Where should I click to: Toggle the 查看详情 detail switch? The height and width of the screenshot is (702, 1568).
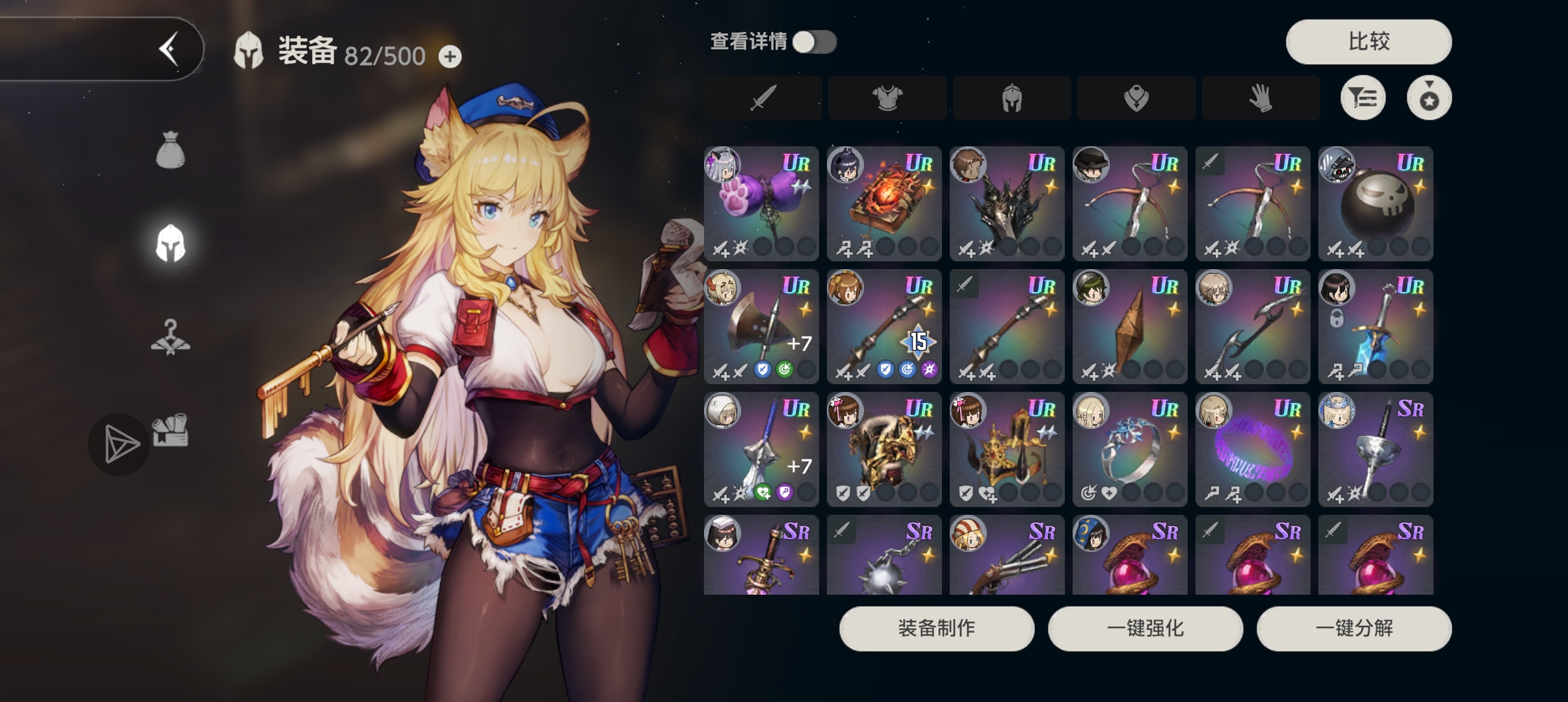pyautogui.click(x=815, y=42)
